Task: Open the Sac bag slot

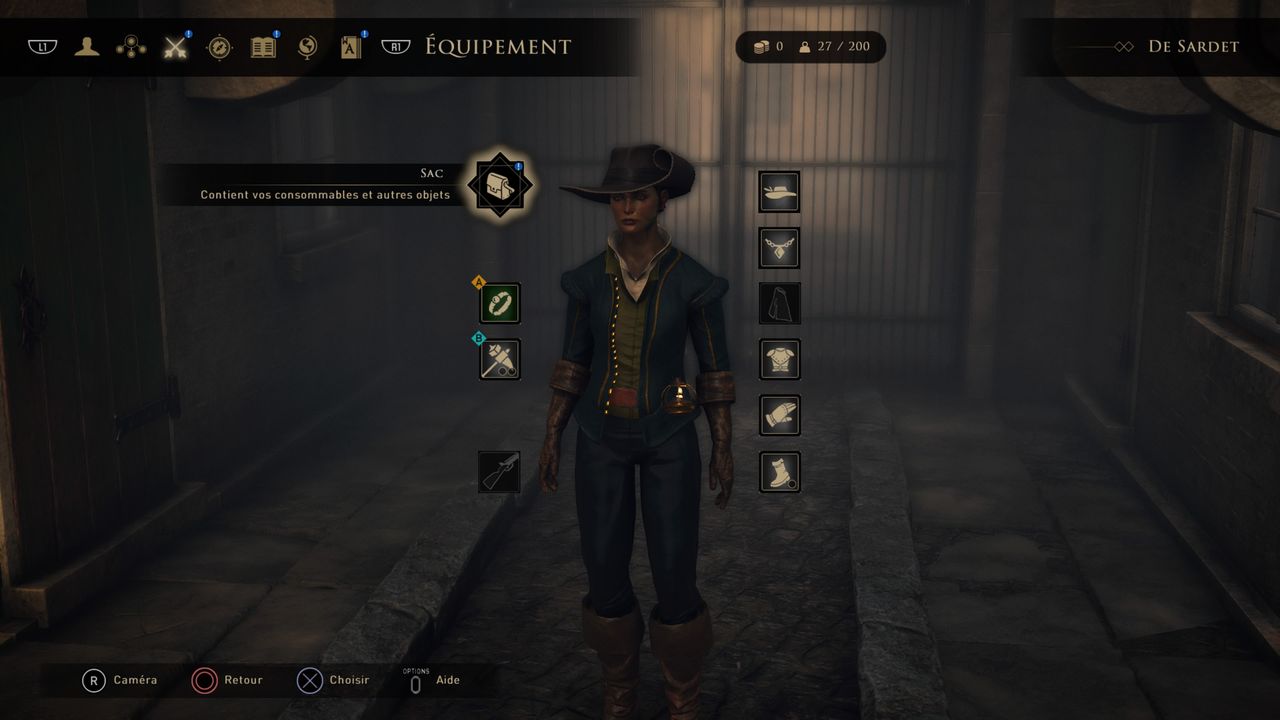Action: 500,184
